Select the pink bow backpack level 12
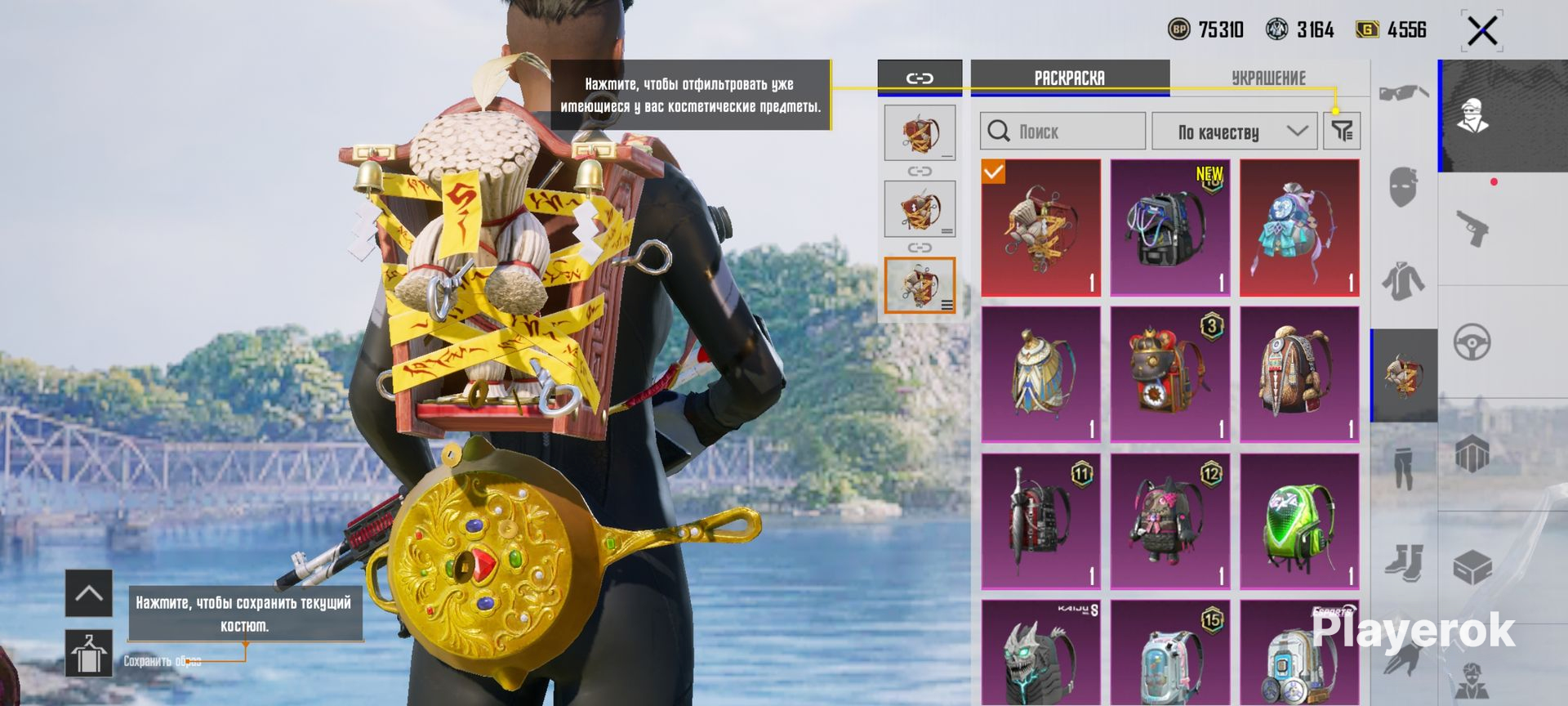Viewport: 1568px width, 706px height. 1169,521
